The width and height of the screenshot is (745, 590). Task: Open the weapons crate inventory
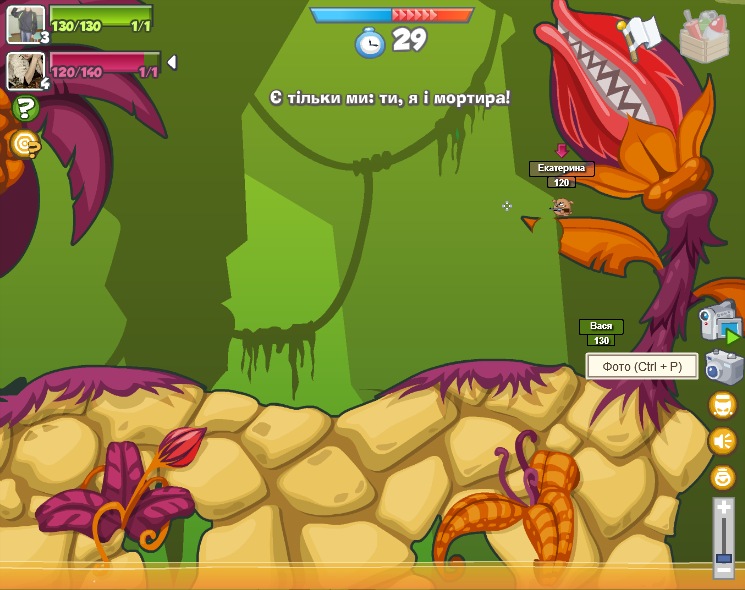[x=704, y=34]
